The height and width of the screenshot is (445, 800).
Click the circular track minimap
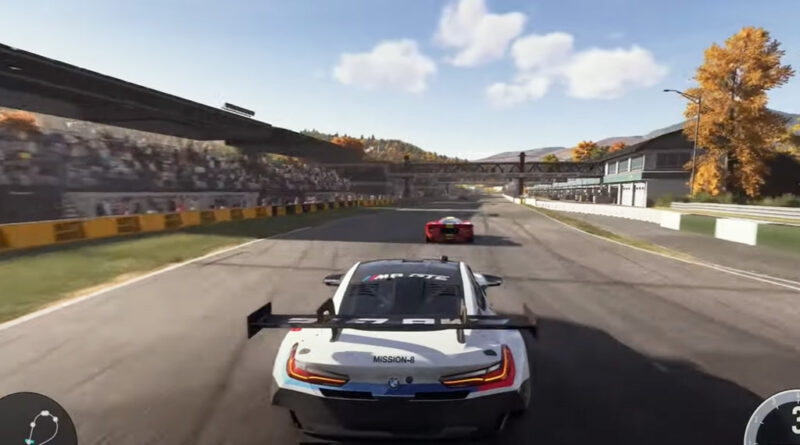[37, 424]
